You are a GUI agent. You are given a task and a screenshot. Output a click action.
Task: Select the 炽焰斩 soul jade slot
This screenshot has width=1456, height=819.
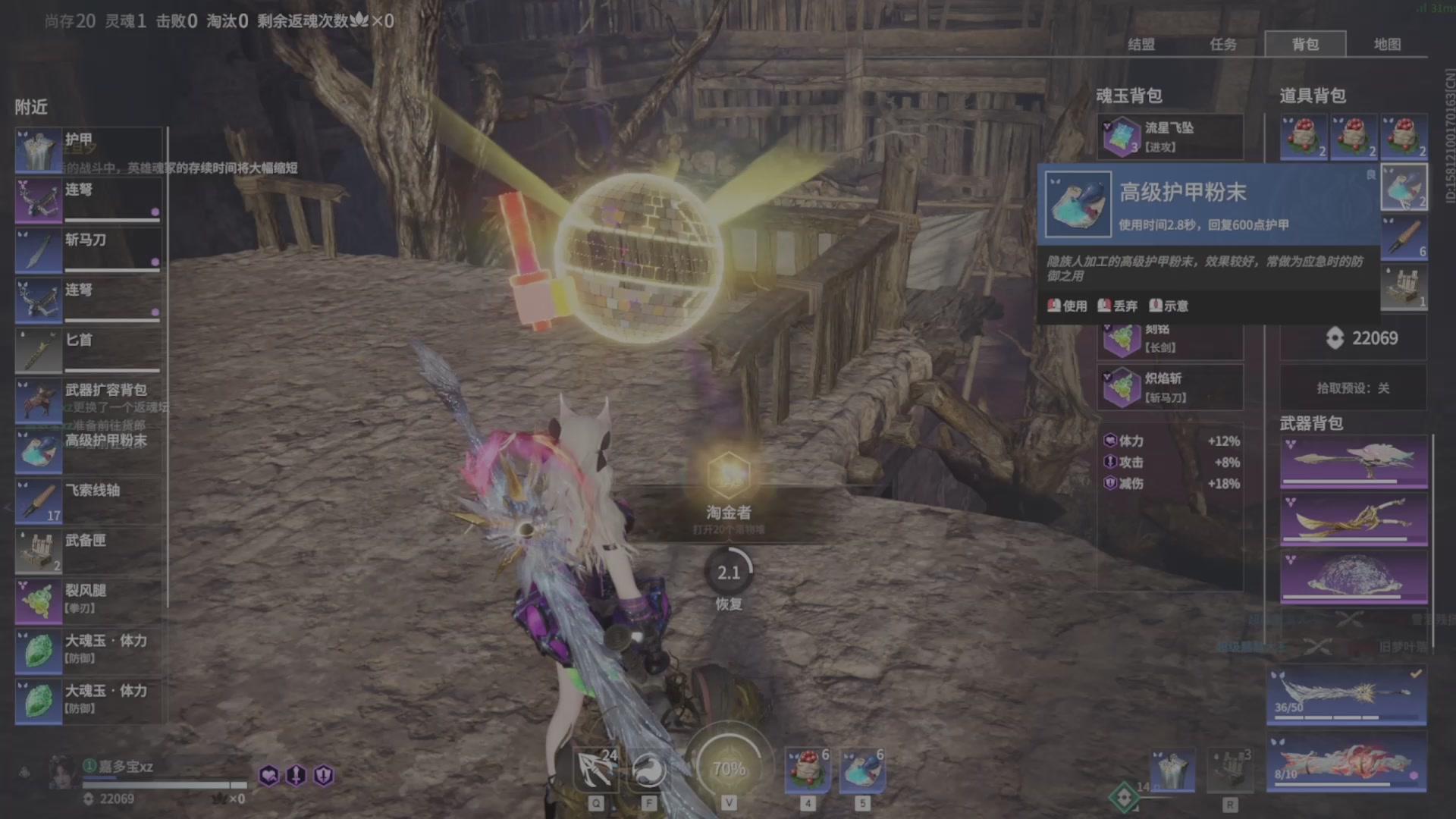pyautogui.click(x=1169, y=388)
